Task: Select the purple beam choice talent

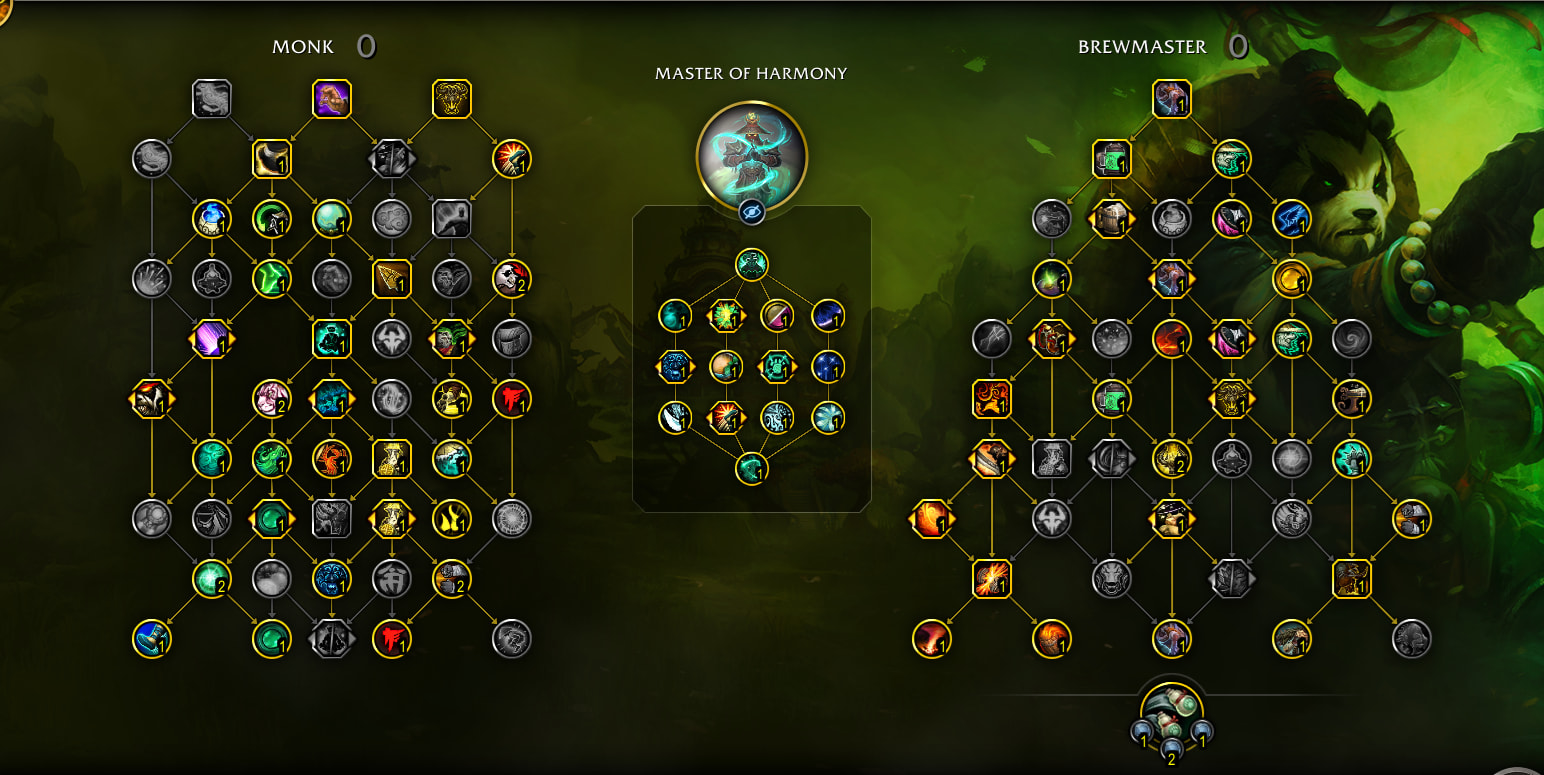Action: [211, 339]
